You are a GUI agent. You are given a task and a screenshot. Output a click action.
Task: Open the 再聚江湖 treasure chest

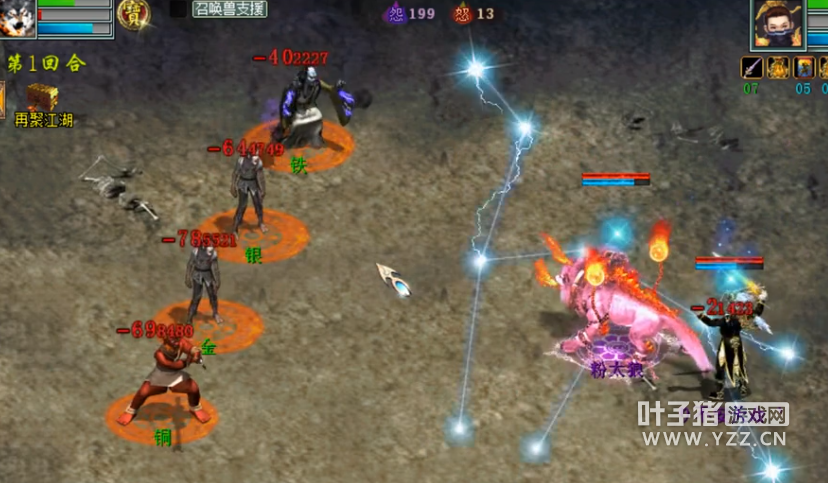click(x=42, y=98)
